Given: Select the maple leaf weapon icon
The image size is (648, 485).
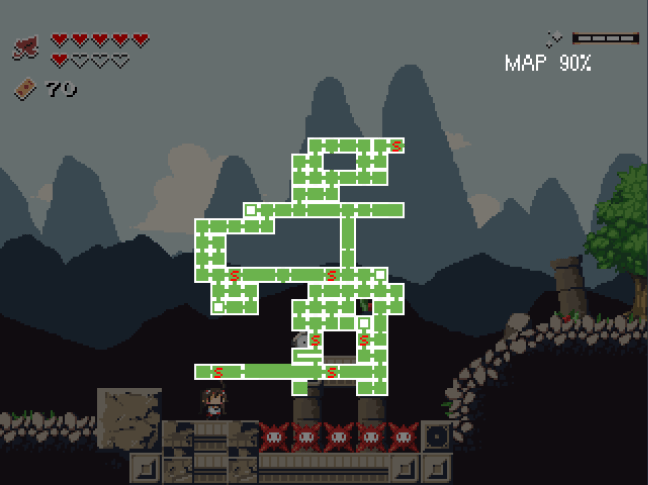Looking at the screenshot, I should (x=26, y=46).
